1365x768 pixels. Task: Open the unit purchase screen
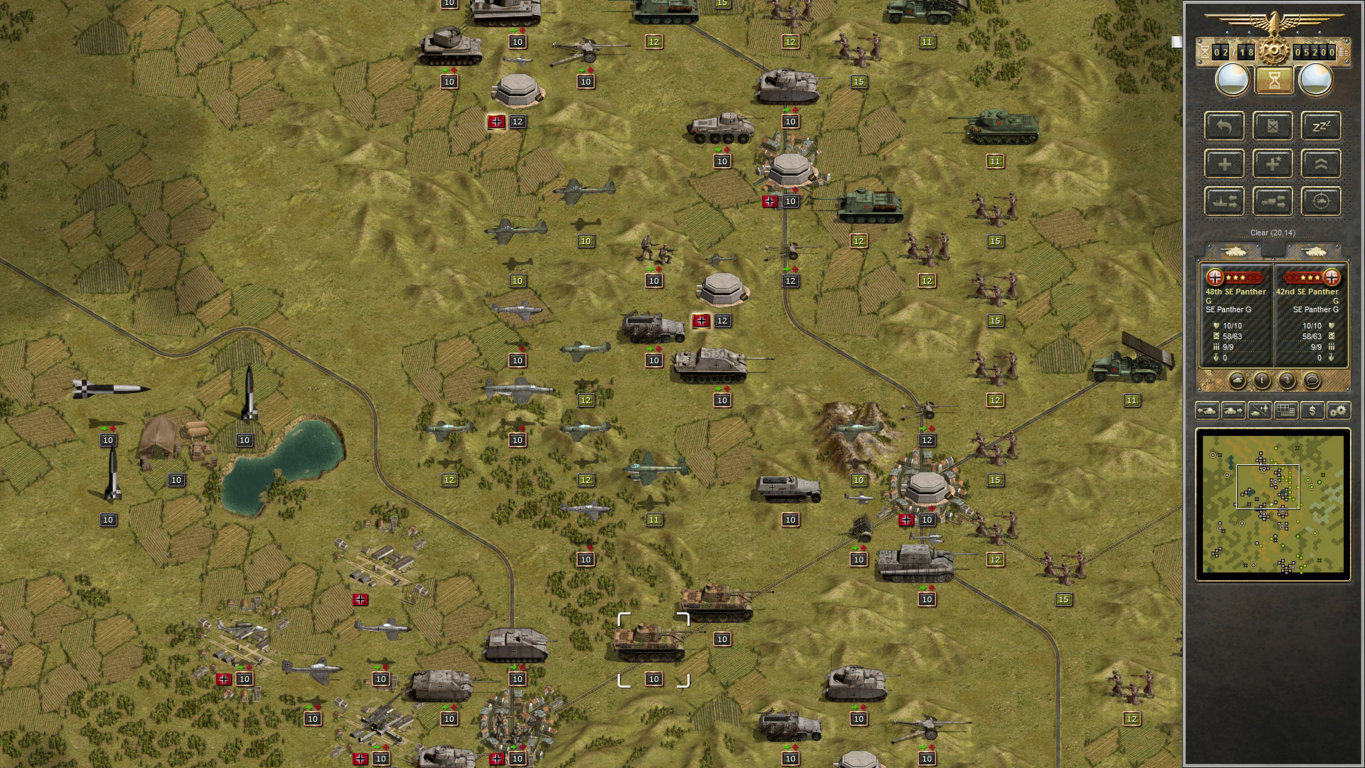(x=1312, y=411)
